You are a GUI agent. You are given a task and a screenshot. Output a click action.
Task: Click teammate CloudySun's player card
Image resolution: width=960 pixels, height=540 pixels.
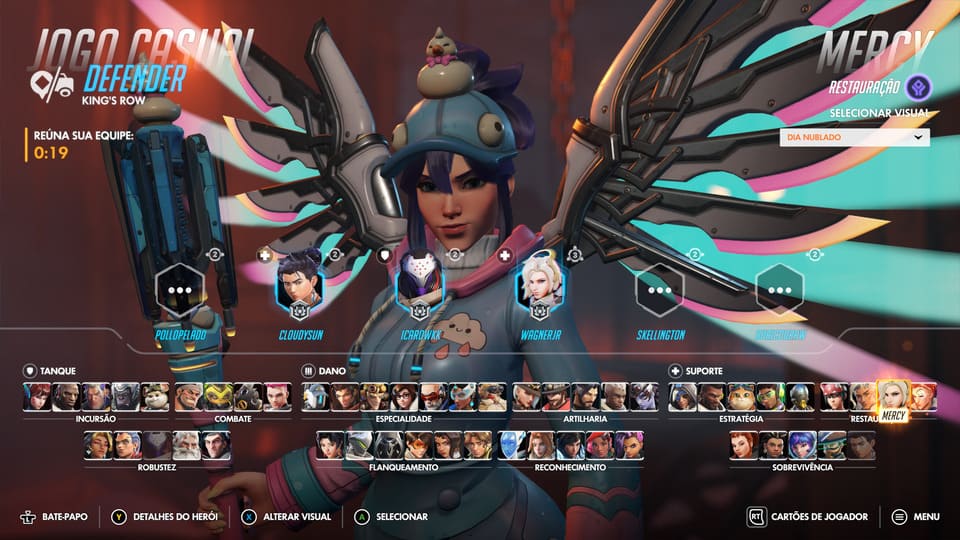point(299,288)
